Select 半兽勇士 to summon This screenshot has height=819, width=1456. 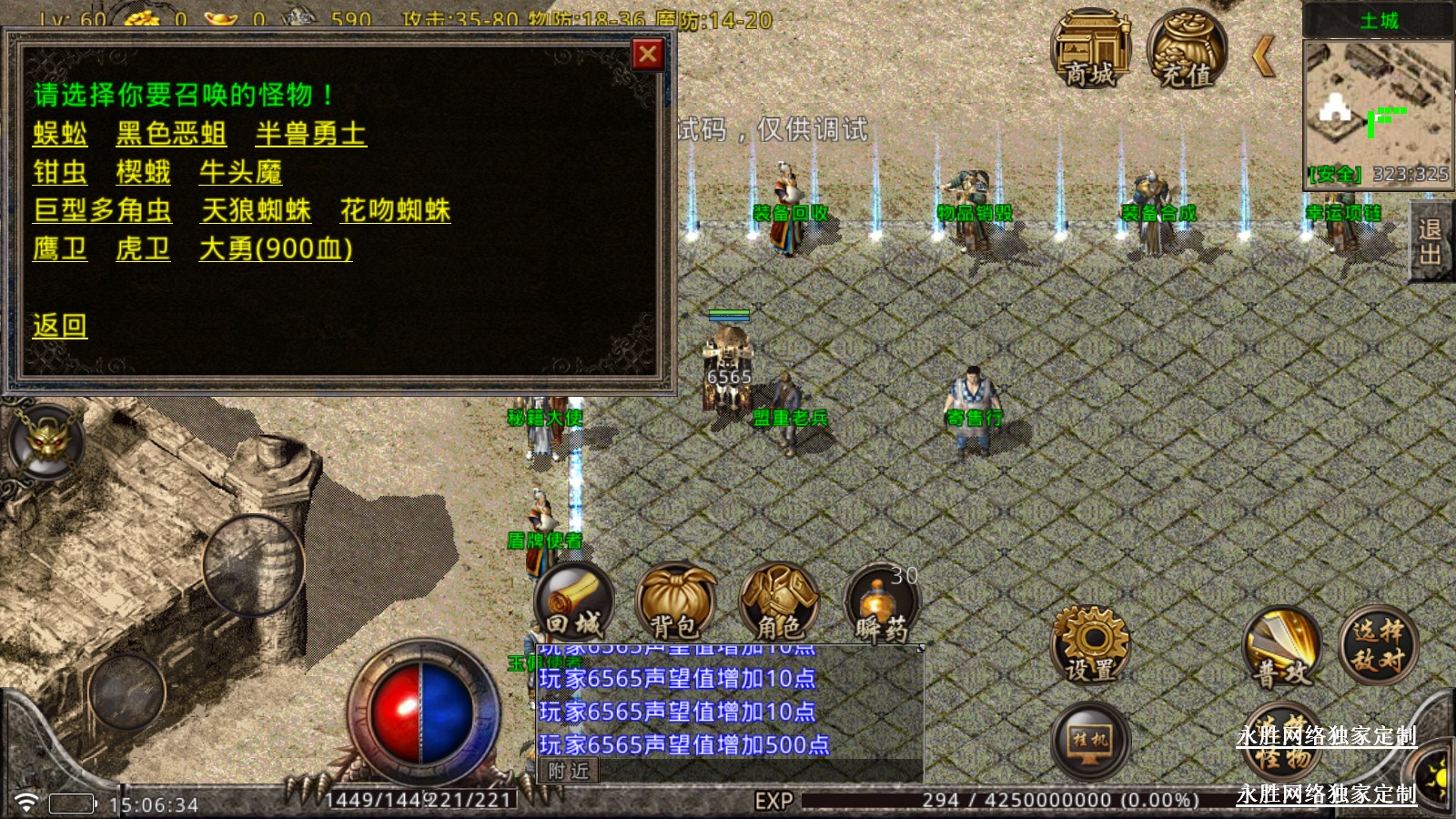pos(310,134)
